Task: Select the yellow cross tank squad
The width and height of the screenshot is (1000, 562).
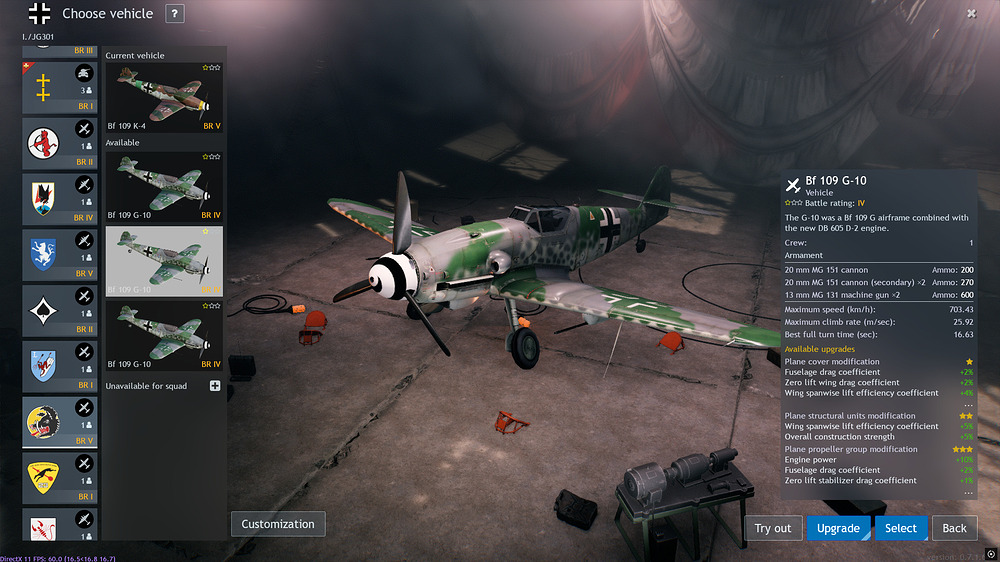Action: [x=59, y=87]
